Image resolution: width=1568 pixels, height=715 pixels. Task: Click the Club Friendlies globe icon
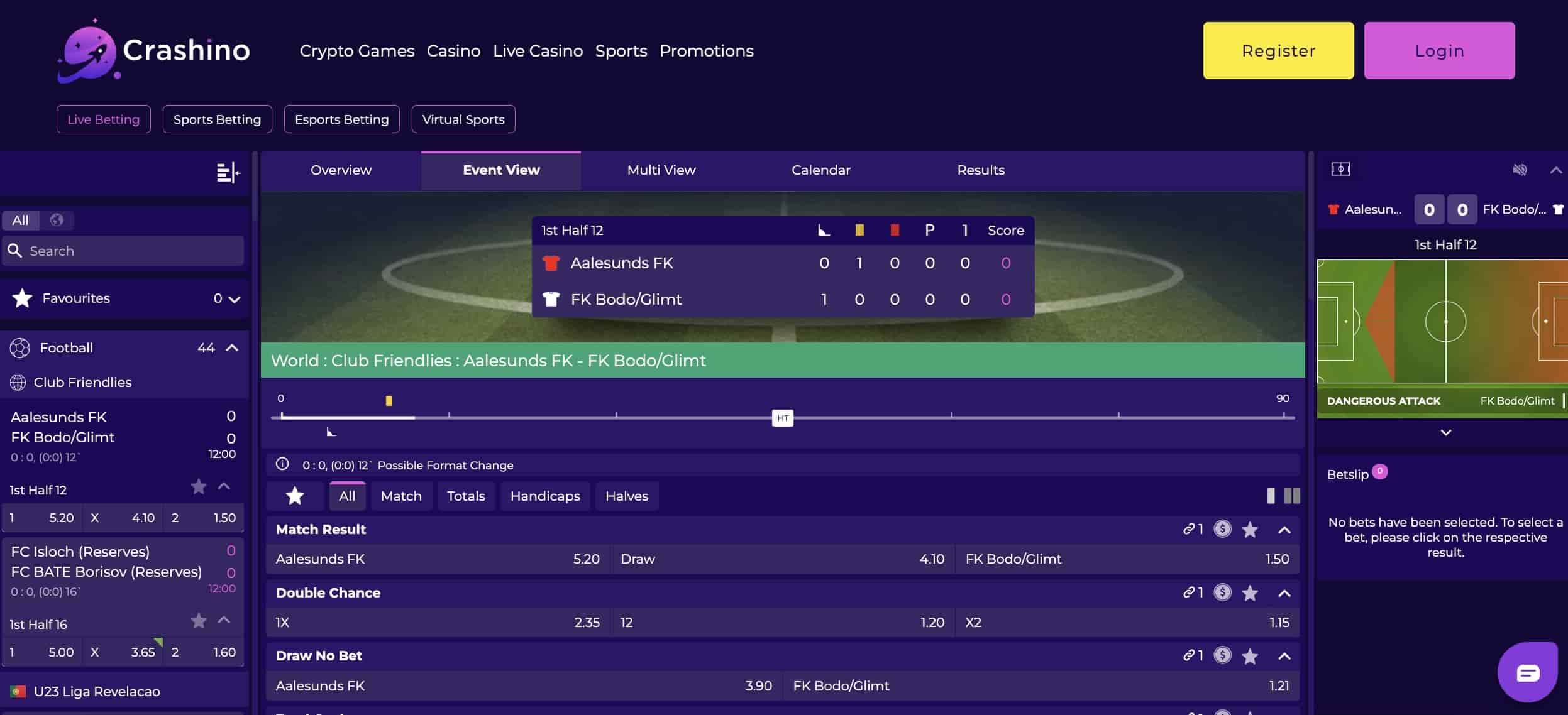click(17, 381)
